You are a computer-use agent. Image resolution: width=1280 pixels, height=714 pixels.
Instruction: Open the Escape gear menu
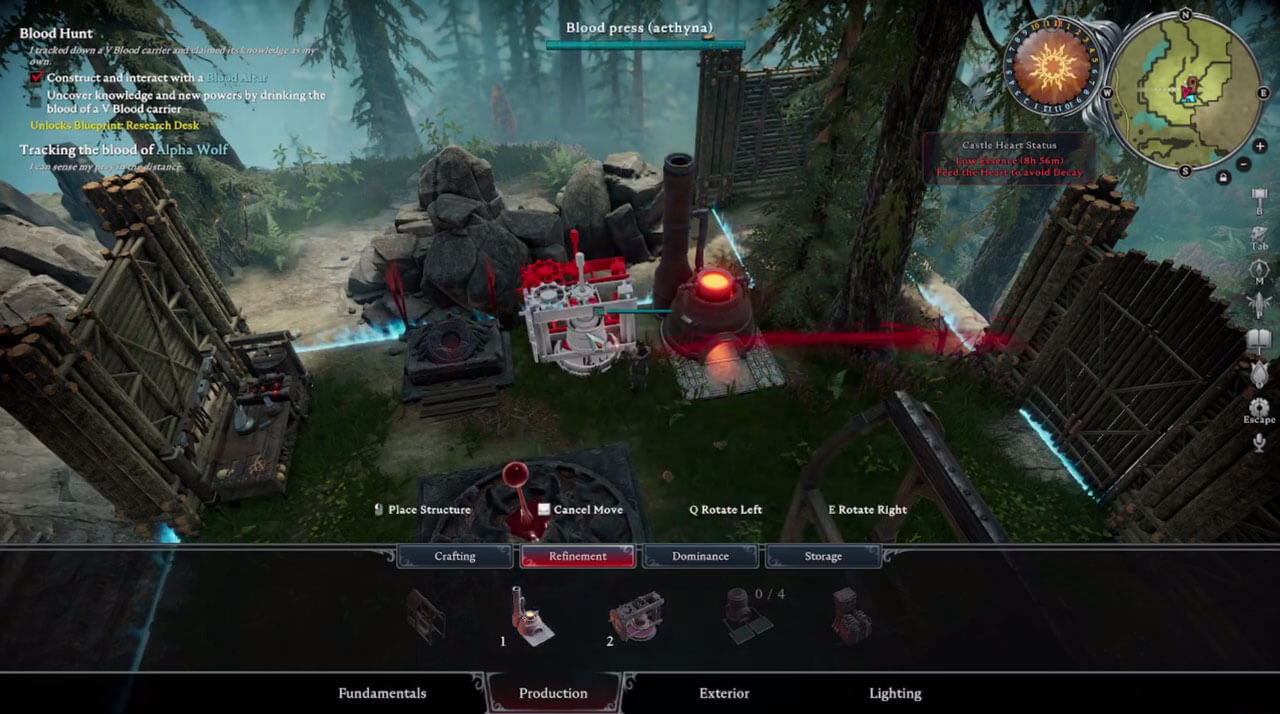tap(1259, 408)
